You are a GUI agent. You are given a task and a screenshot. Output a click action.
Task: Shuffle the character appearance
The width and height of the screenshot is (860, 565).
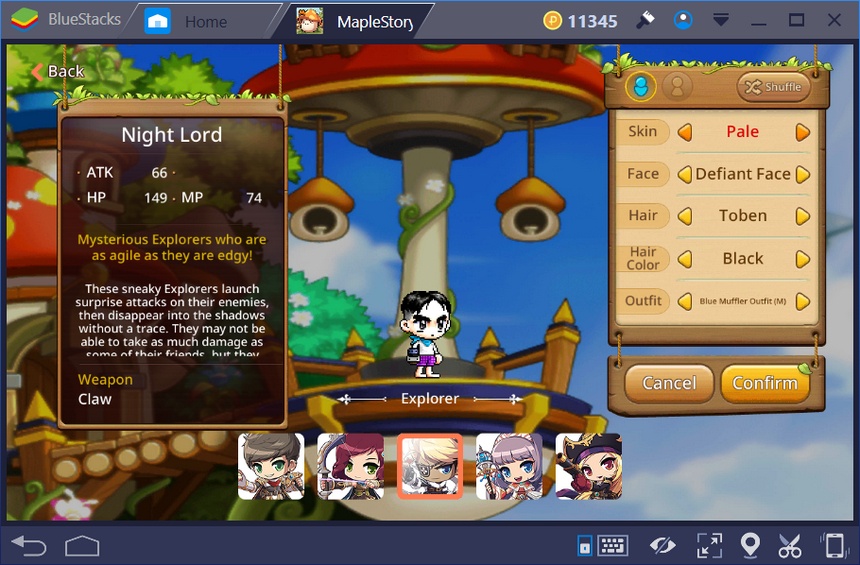pos(771,87)
